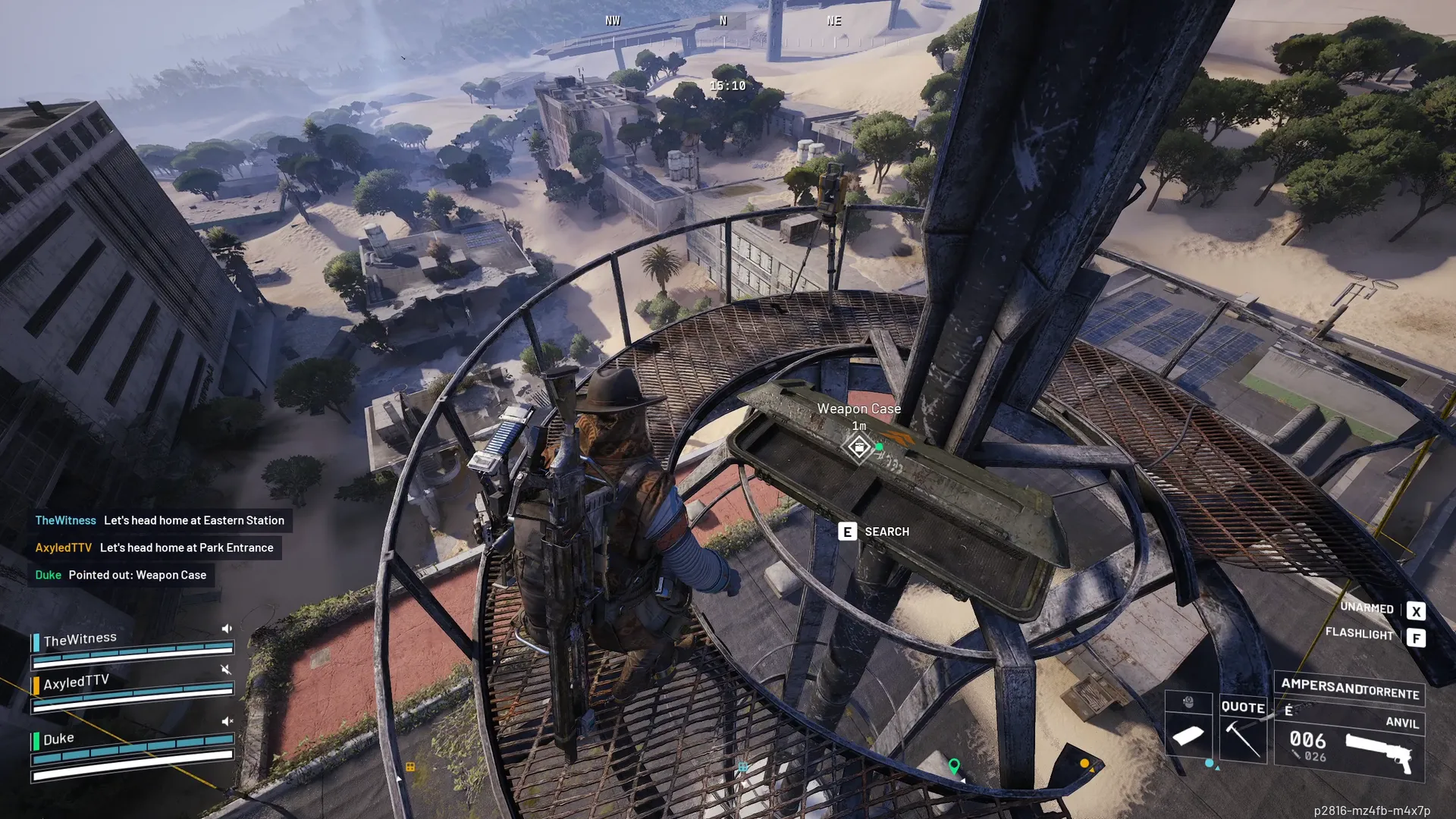The width and height of the screenshot is (1456, 819).
Task: Toggle Duke's voice speaker icon
Action: (226, 721)
